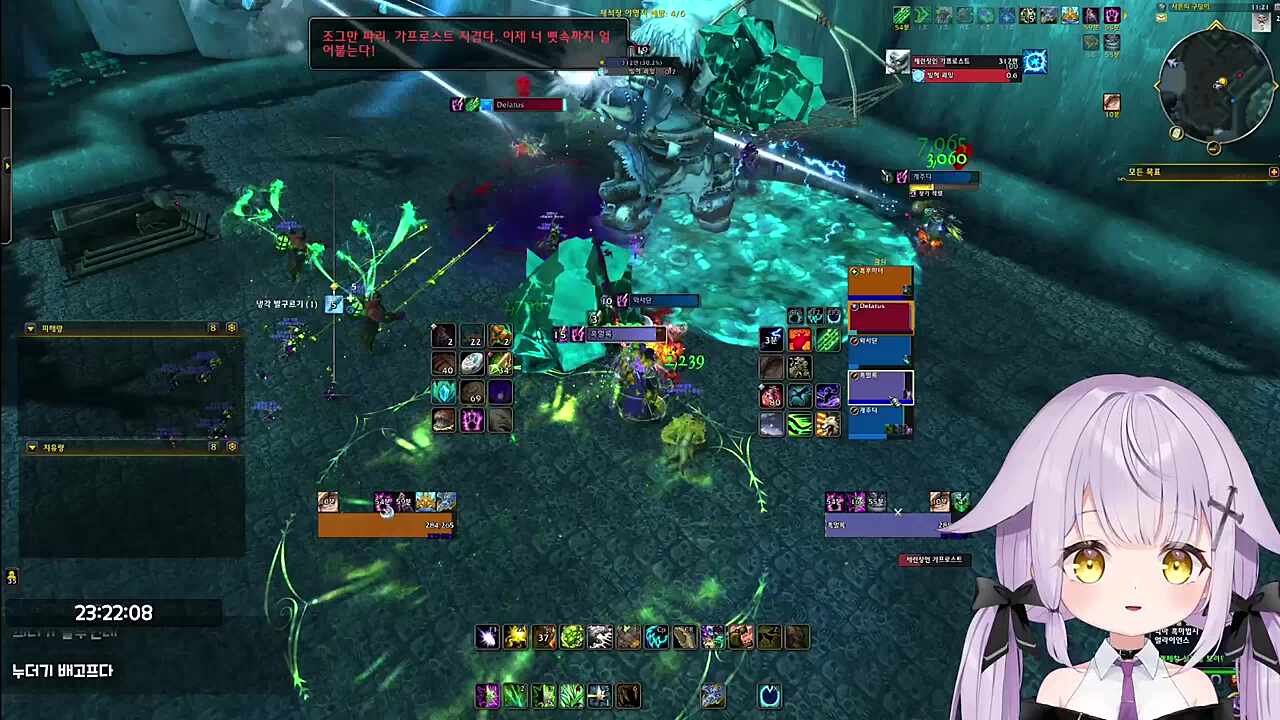The image size is (1280, 720).
Task: Cast the purple Moonfire spell from the action bar
Action: pyautogui.click(x=487, y=696)
